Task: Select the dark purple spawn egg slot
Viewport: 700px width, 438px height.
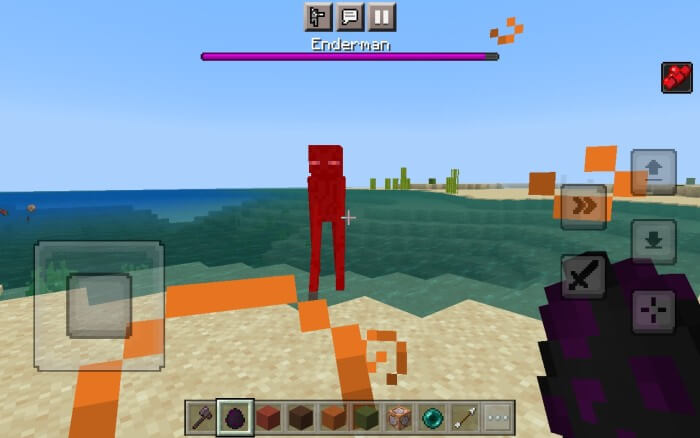Action: pyautogui.click(x=235, y=418)
